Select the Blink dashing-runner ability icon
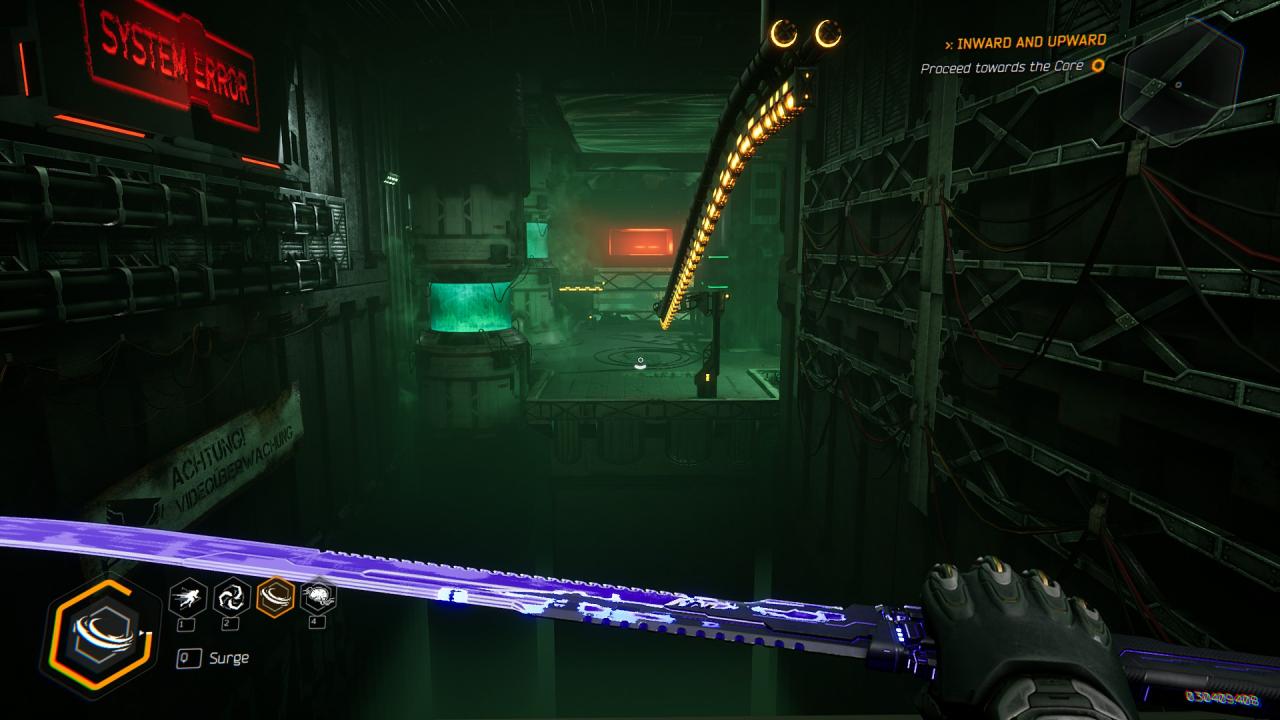Image resolution: width=1280 pixels, height=720 pixels. pos(188,598)
